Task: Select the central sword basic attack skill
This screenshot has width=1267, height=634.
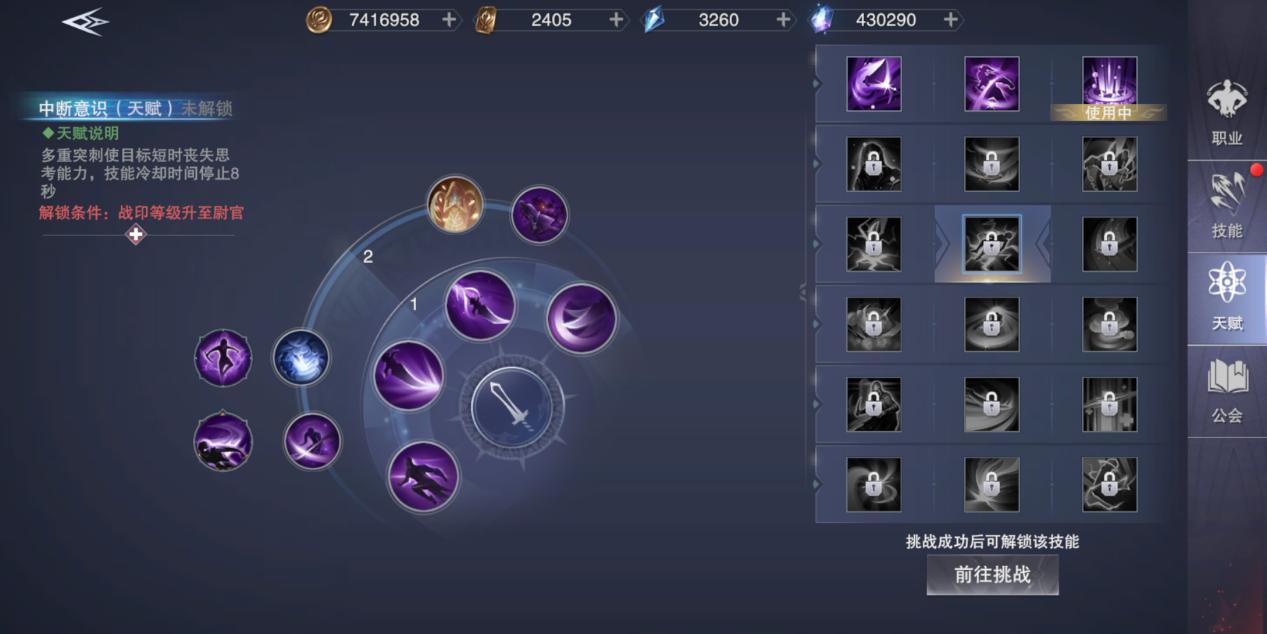Action: (x=512, y=407)
